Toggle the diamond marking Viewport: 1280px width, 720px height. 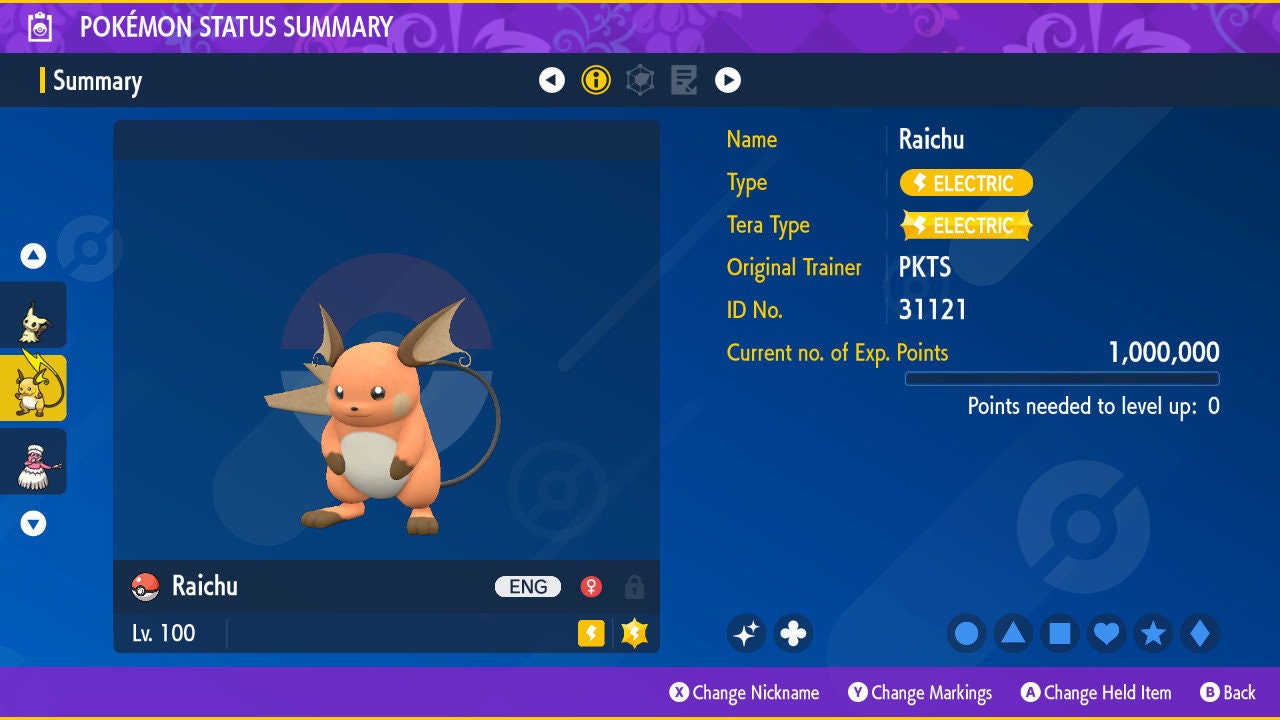[1200, 633]
